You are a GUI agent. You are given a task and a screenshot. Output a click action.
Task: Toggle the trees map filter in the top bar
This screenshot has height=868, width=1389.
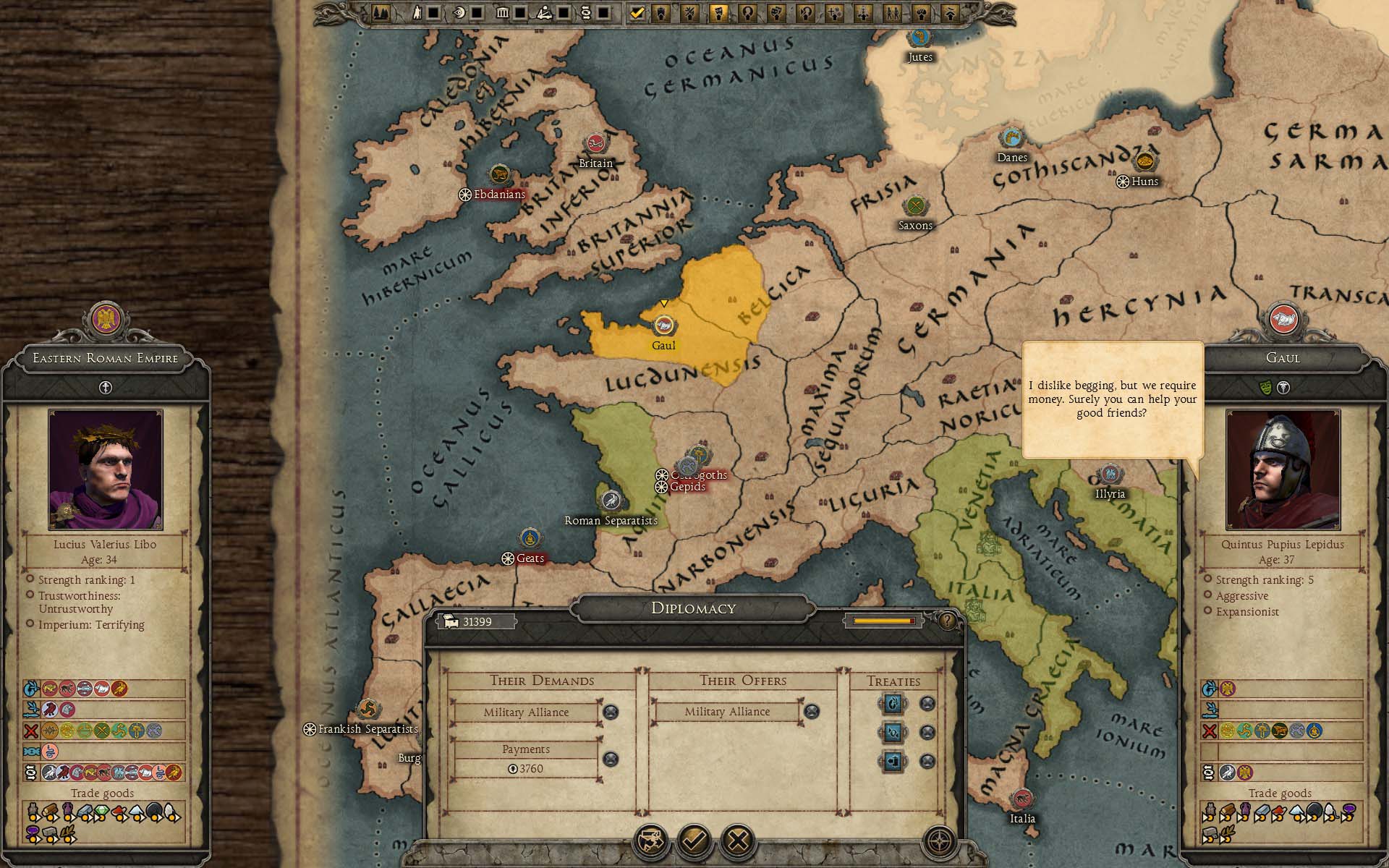pos(381,13)
